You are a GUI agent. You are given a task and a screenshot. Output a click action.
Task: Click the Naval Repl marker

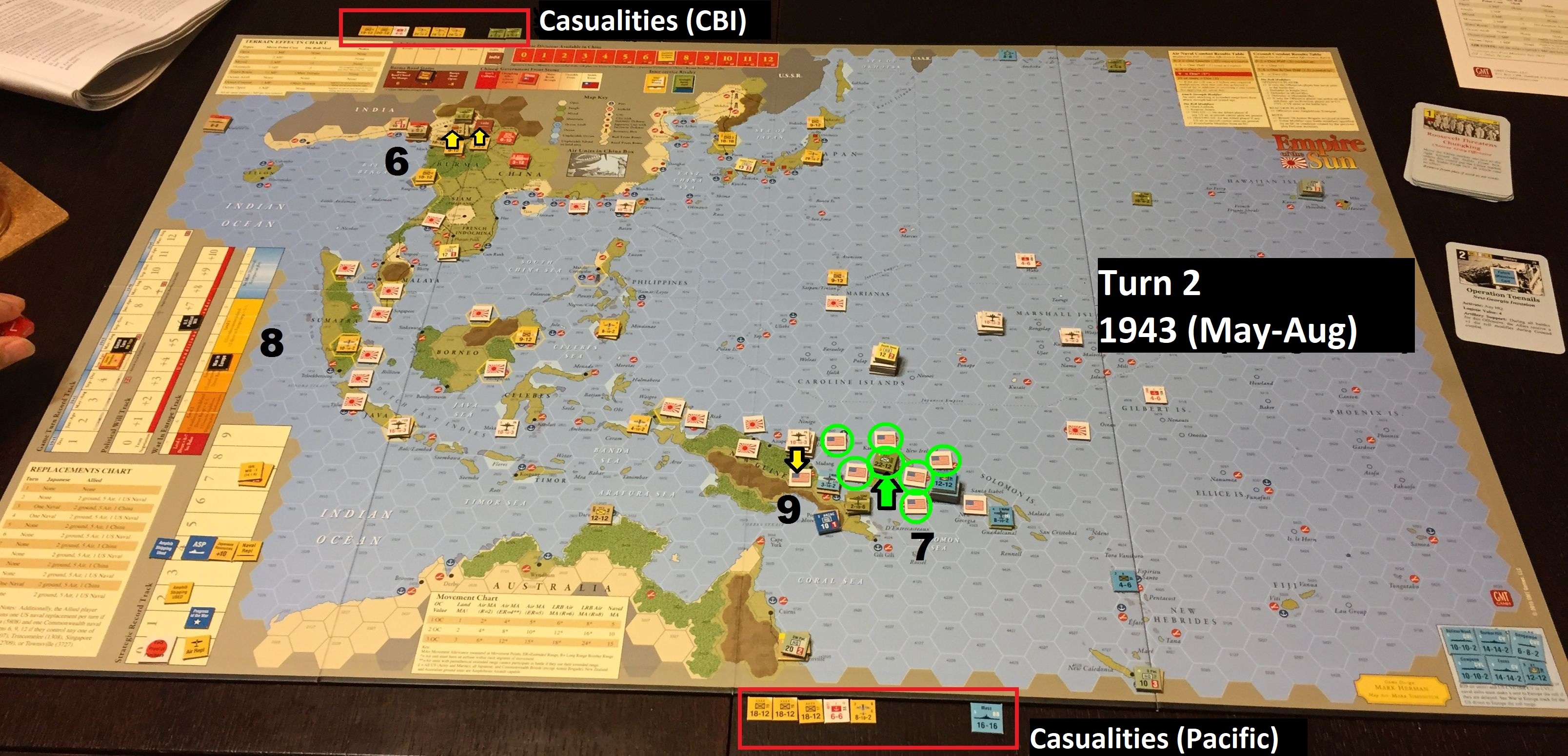coord(249,549)
